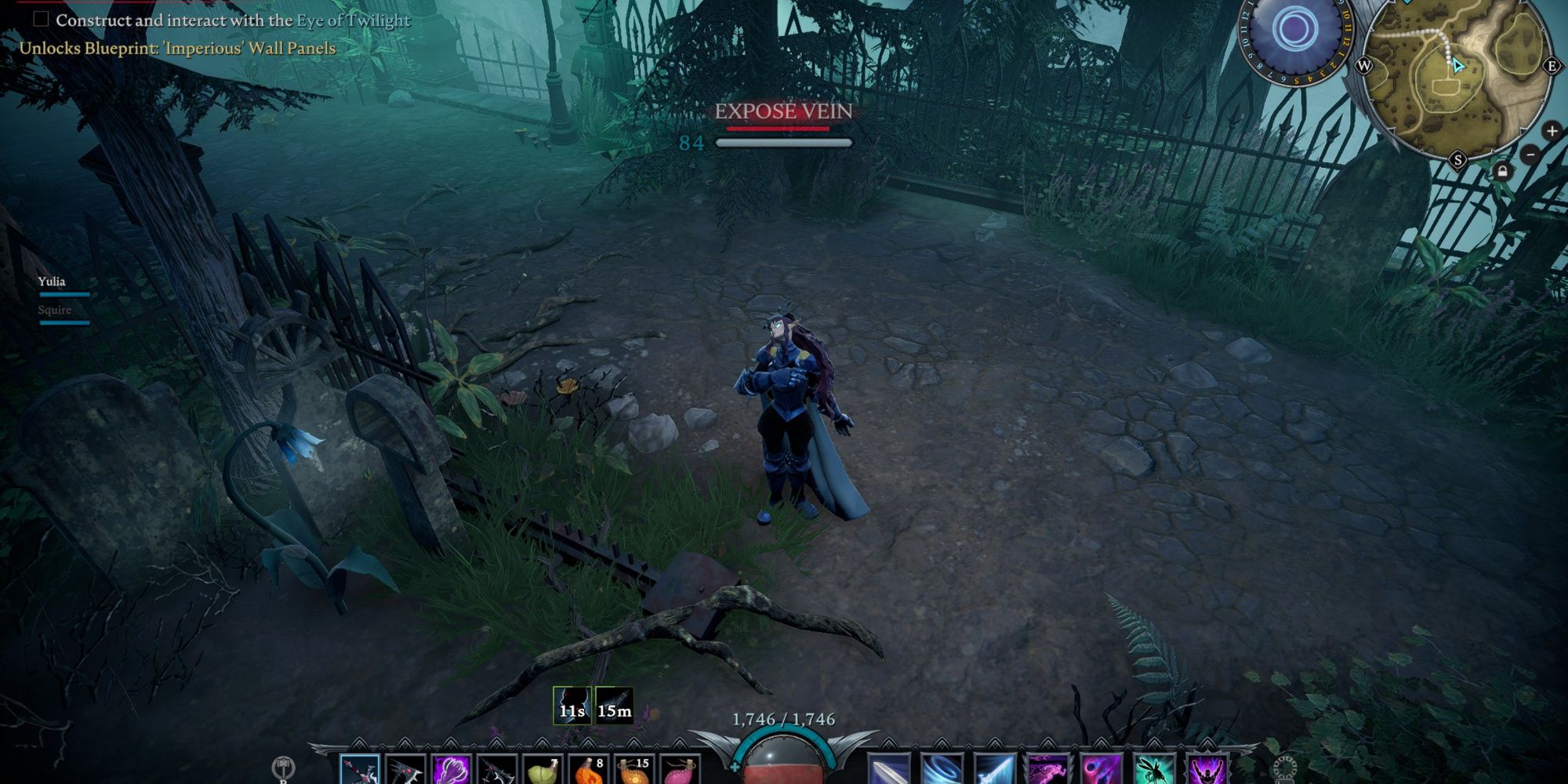
Task: Toggle the minimap lock padlock
Action: tap(1503, 171)
